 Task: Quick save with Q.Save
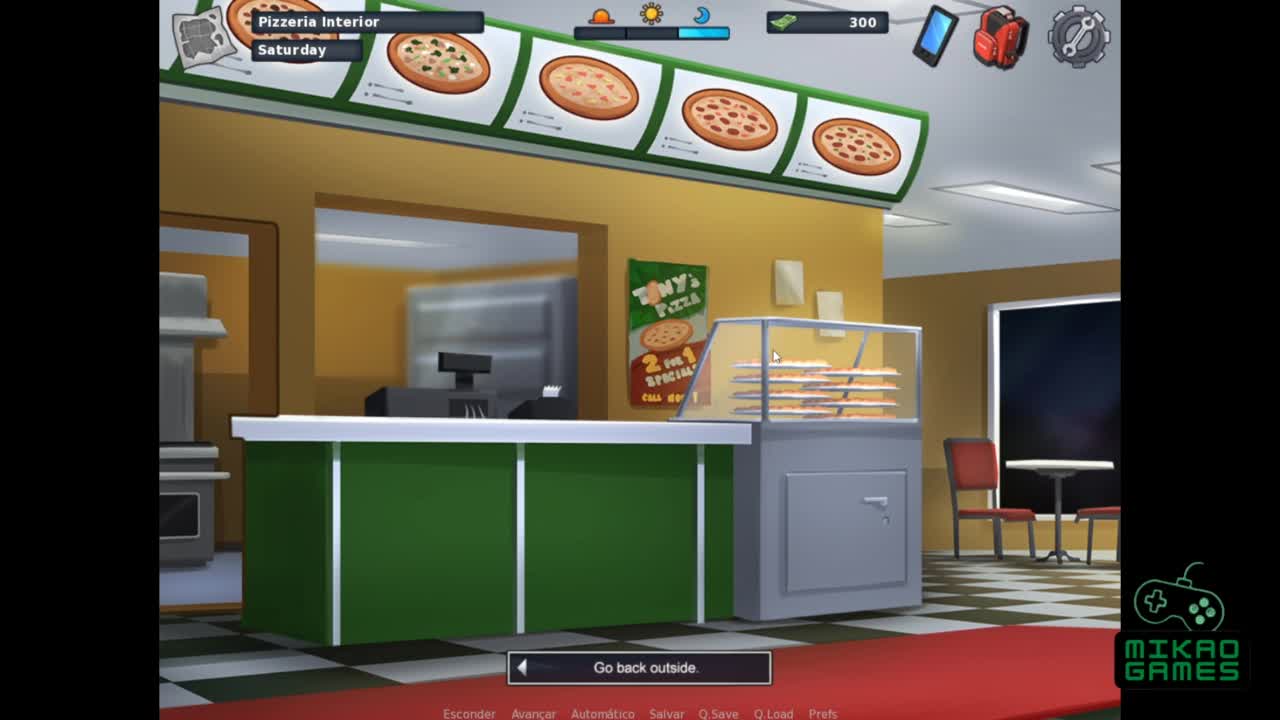click(x=718, y=713)
